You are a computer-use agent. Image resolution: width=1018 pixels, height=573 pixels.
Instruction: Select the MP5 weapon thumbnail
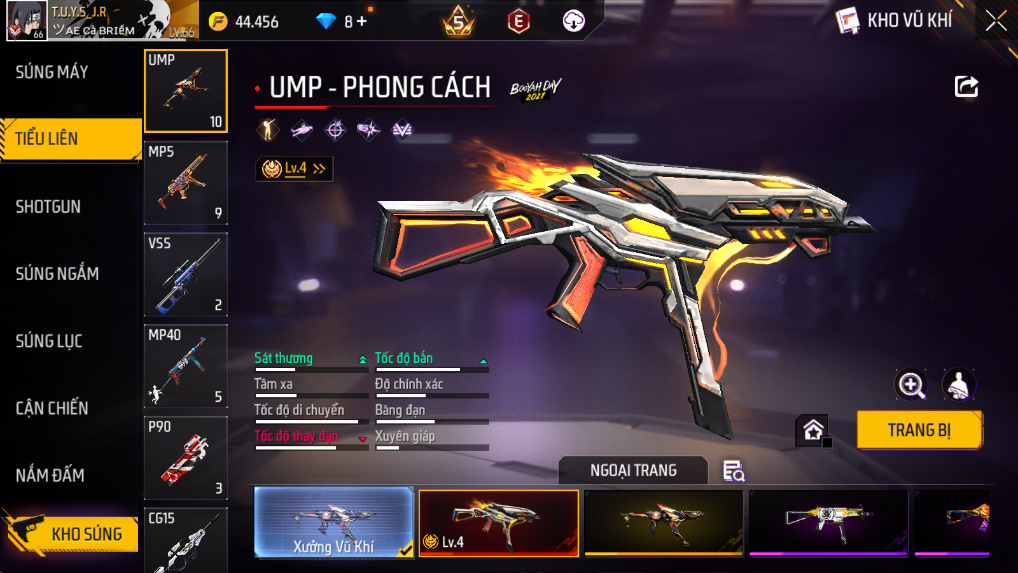(186, 183)
